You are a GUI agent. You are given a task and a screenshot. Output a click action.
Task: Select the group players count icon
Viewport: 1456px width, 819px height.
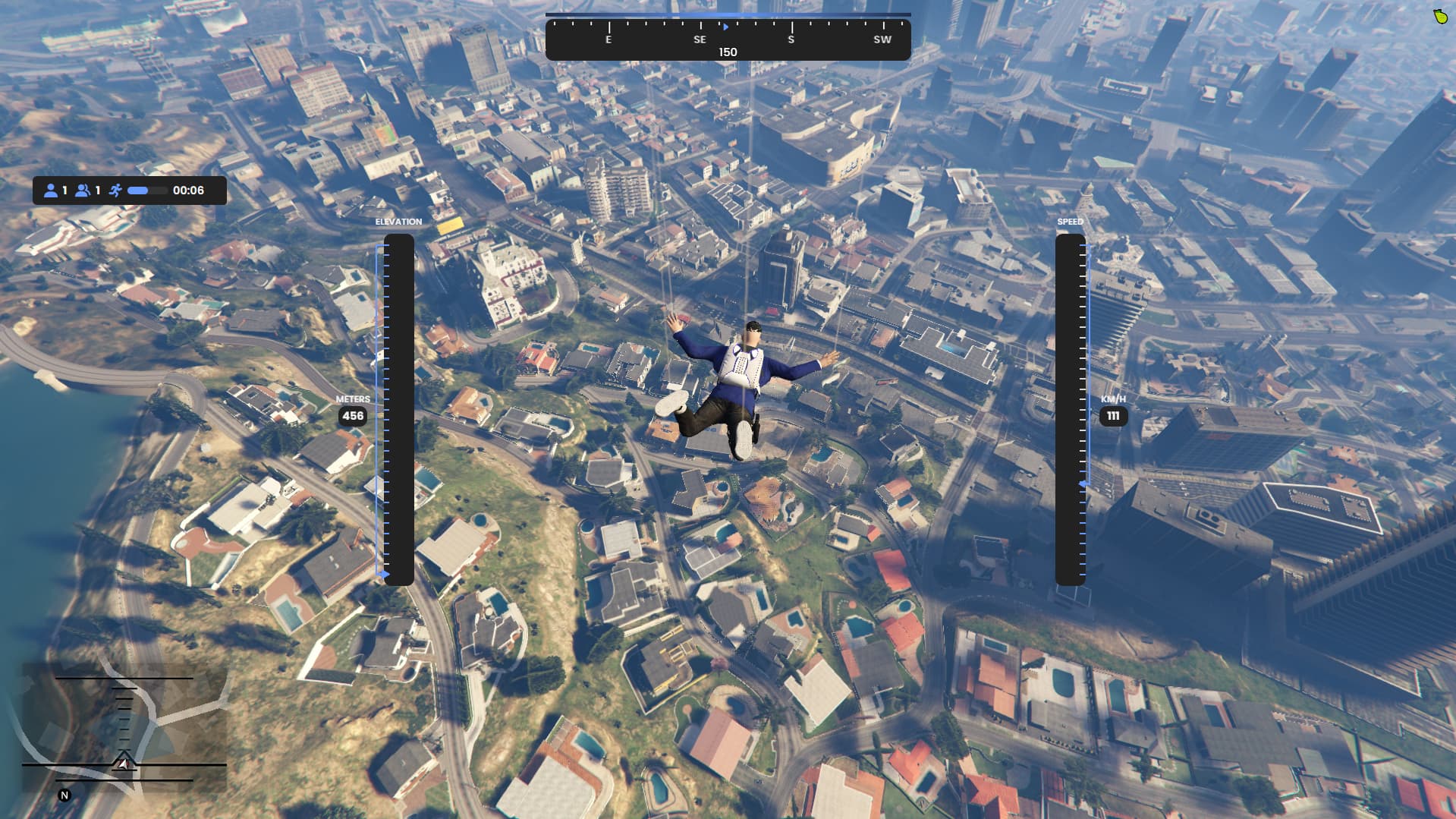coord(83,191)
